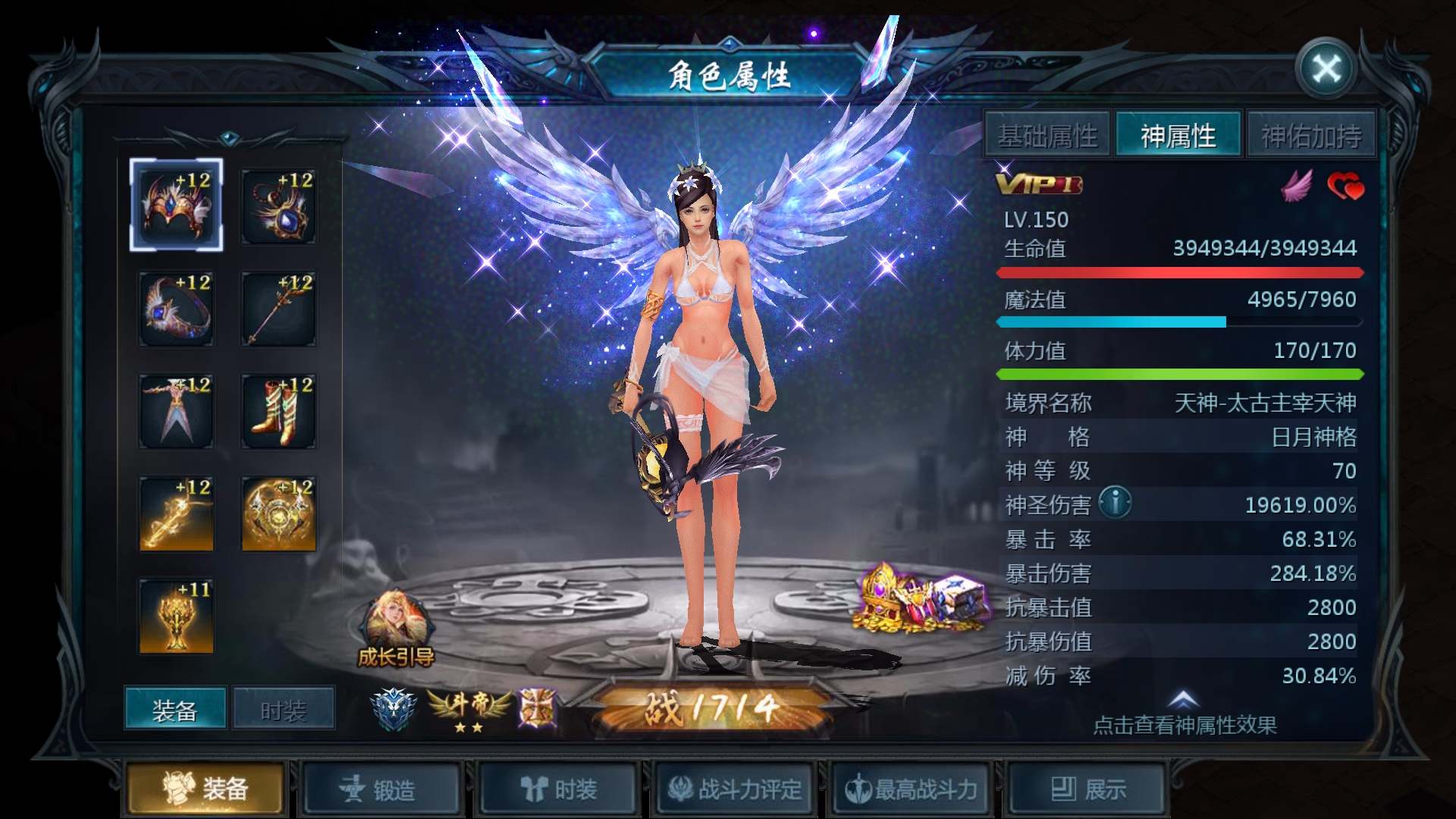Select the +12 helmet equipment slot
The width and height of the screenshot is (1456, 819).
[176, 203]
